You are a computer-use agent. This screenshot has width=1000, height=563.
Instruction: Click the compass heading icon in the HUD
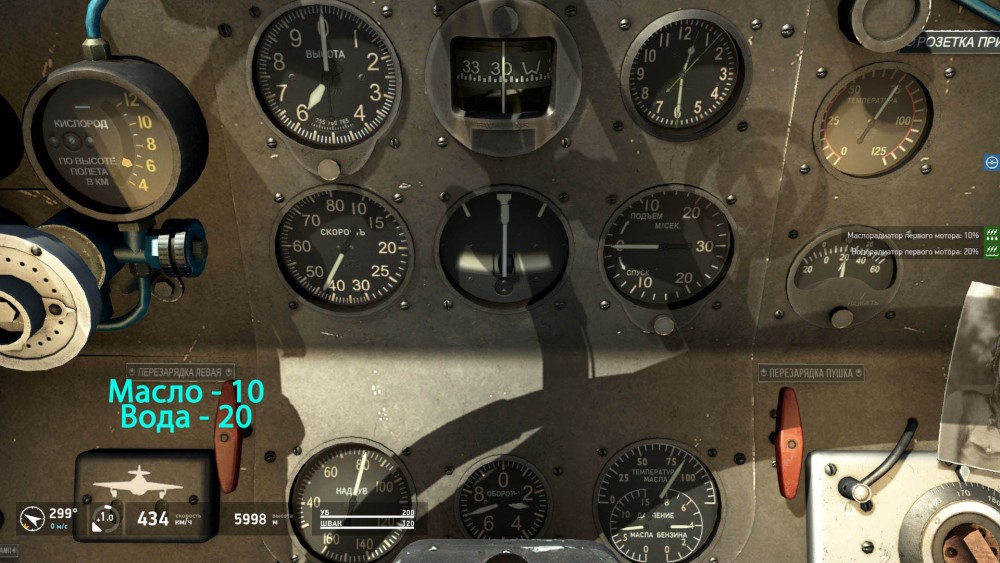tap(31, 518)
